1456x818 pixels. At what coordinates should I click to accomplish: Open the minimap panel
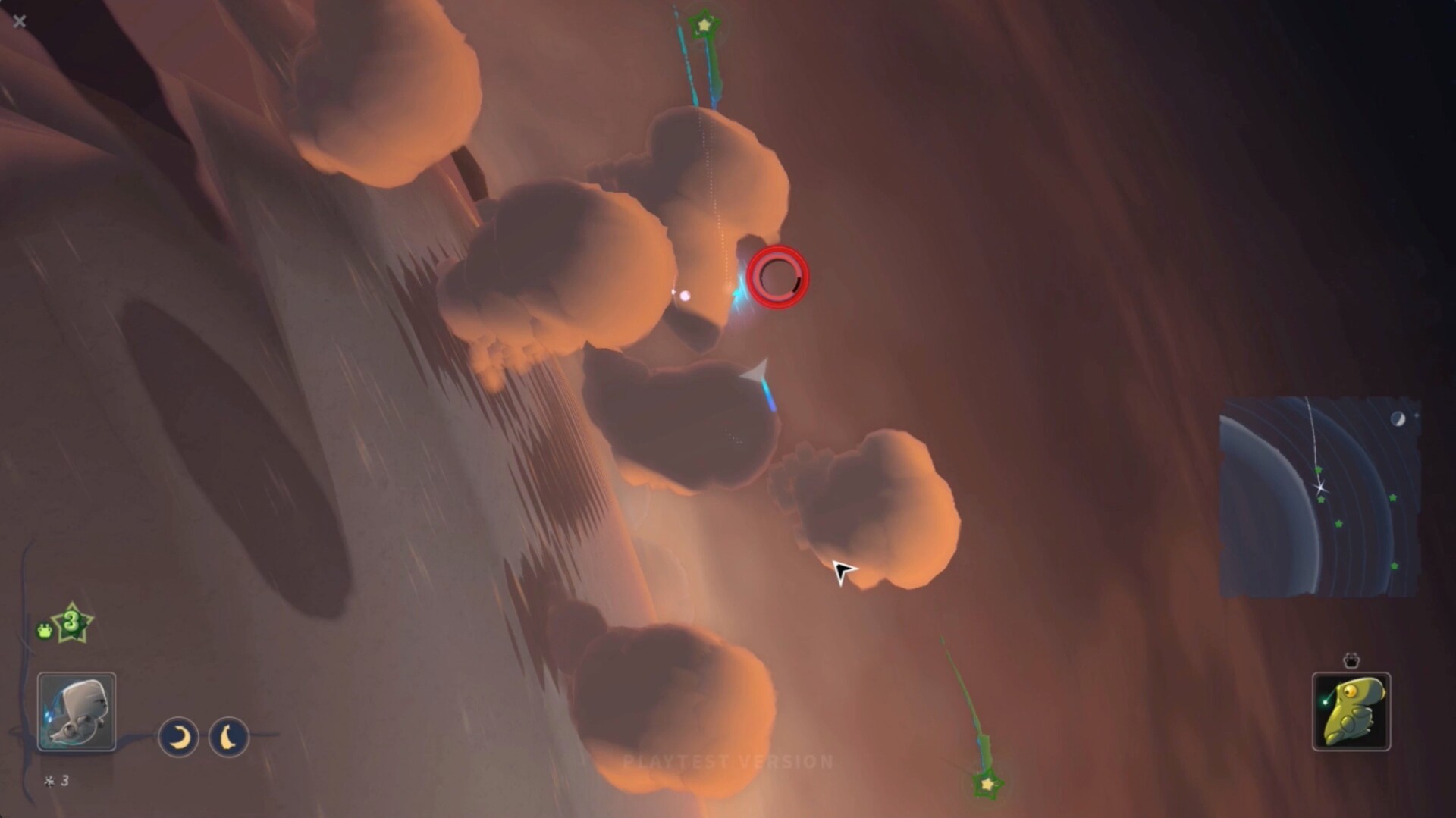(1319, 497)
